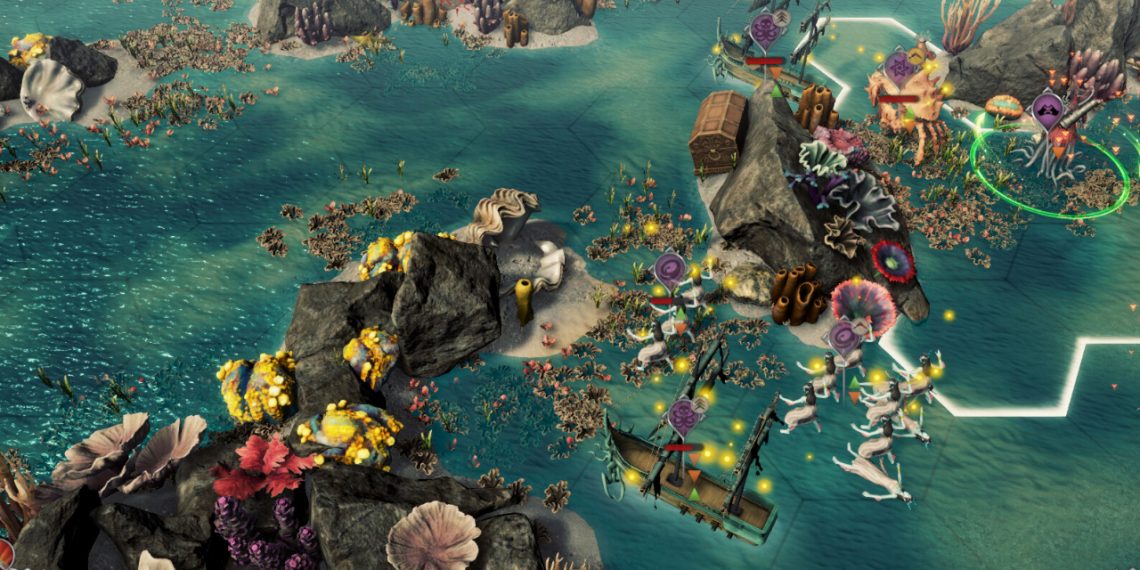Click the mask marker above the green-ringed unit

[1047, 107]
